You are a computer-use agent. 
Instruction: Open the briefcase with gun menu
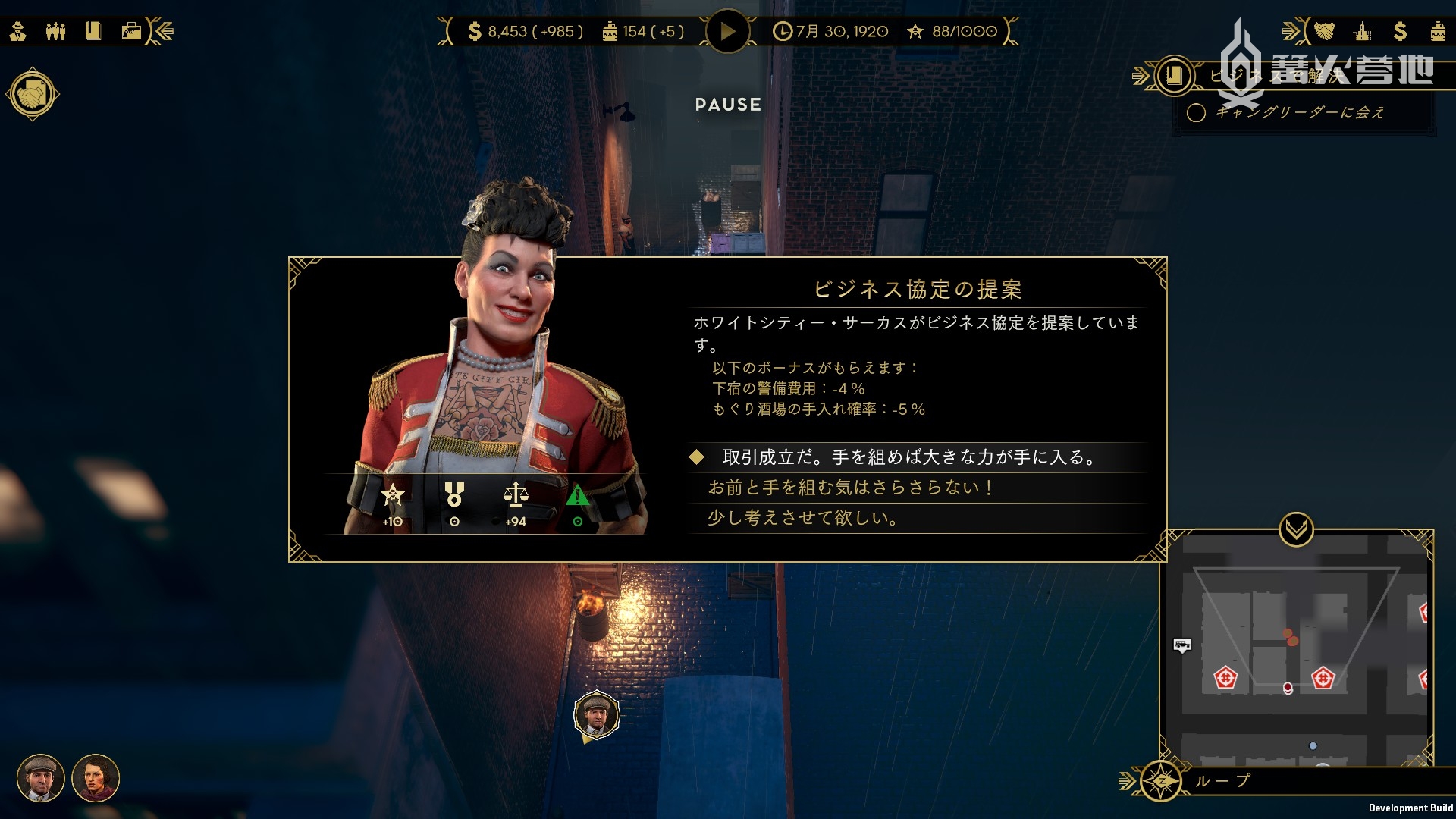(x=131, y=31)
